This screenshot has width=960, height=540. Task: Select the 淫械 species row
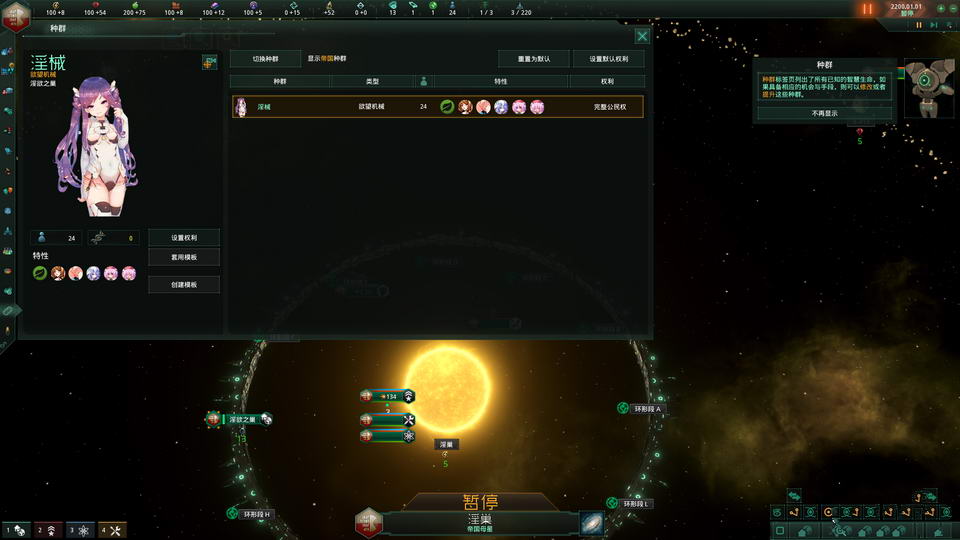point(437,106)
